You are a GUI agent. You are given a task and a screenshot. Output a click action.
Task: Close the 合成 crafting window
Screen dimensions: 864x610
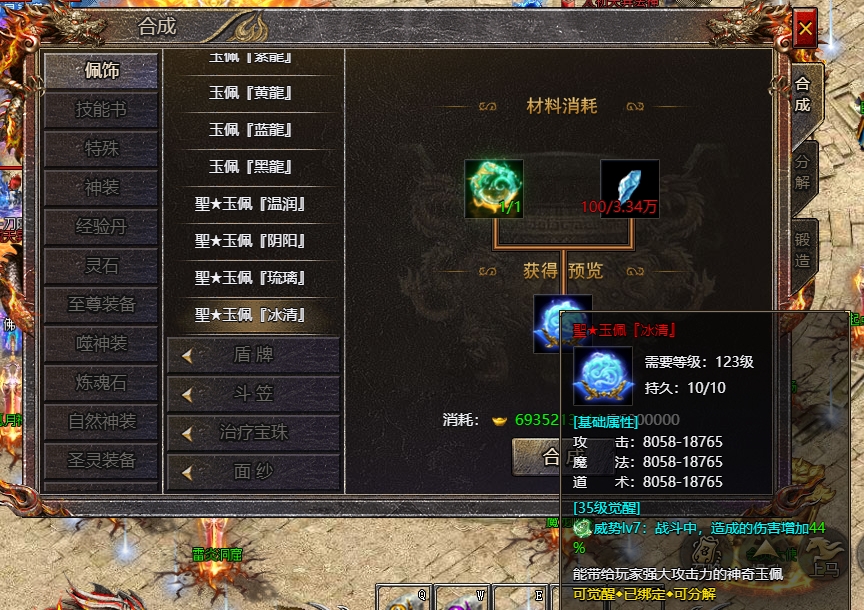805,29
